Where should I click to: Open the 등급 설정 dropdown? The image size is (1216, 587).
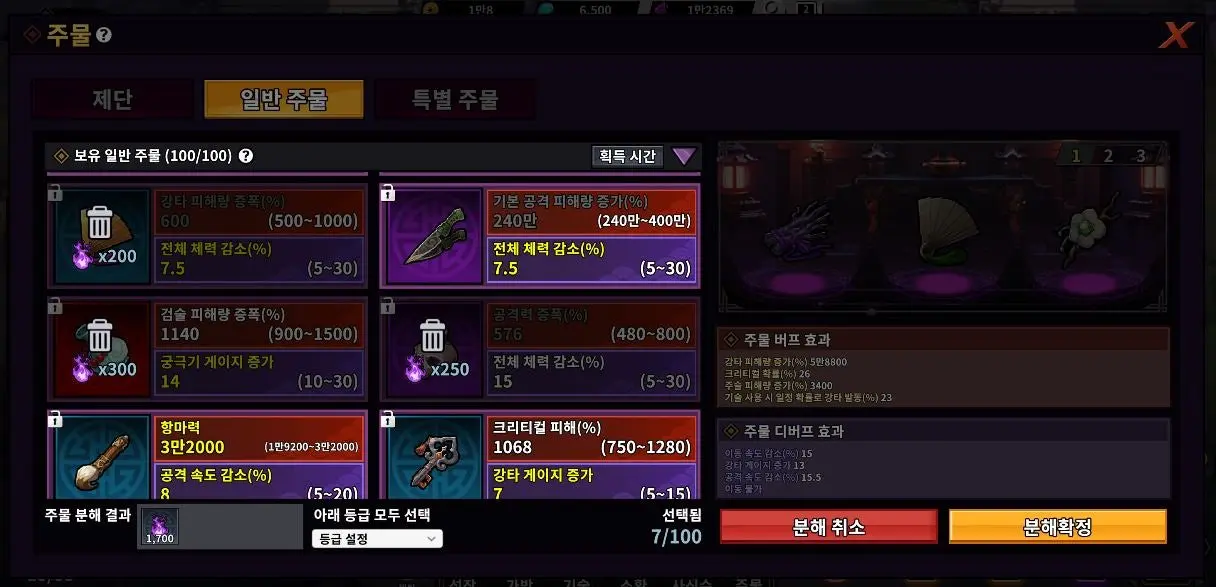click(x=376, y=539)
